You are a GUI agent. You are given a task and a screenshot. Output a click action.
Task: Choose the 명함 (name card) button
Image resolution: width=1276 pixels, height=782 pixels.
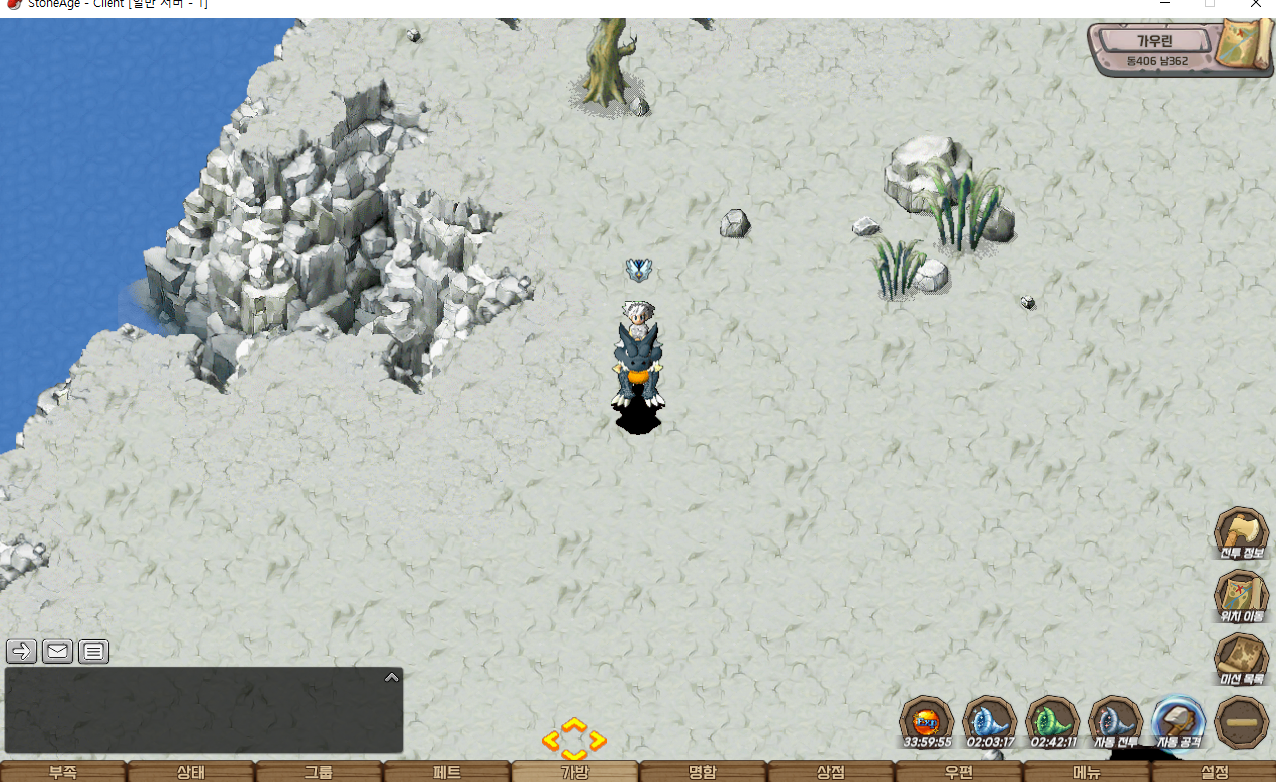[703, 772]
